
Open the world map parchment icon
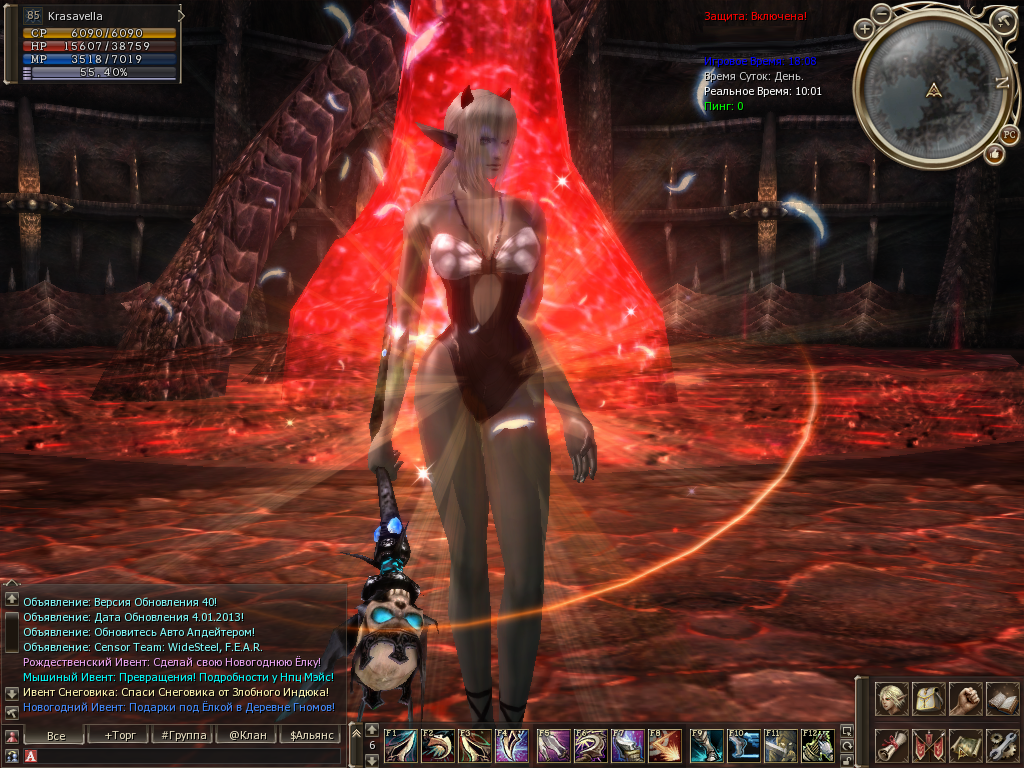(965, 745)
